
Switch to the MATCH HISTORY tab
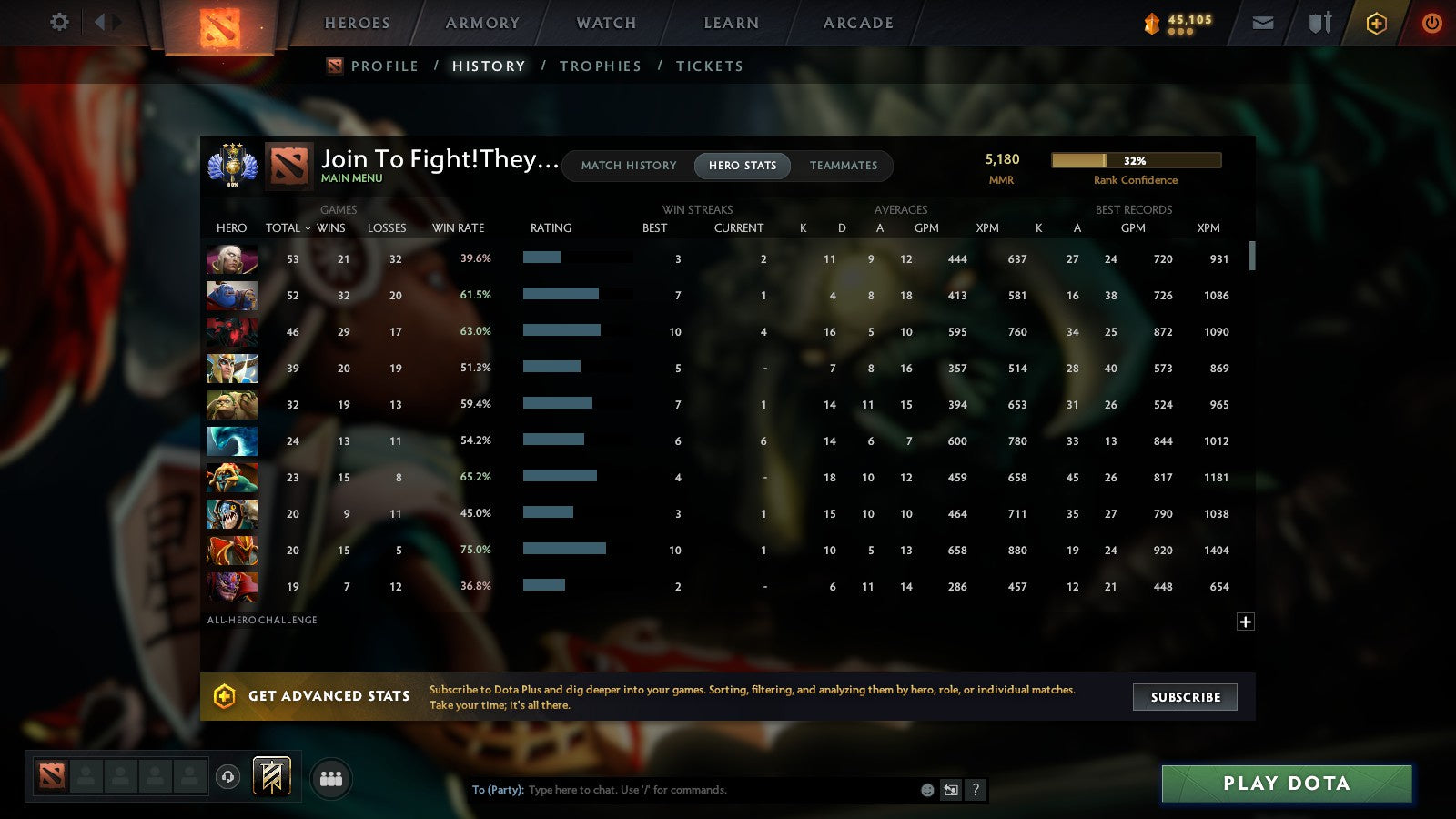(627, 166)
